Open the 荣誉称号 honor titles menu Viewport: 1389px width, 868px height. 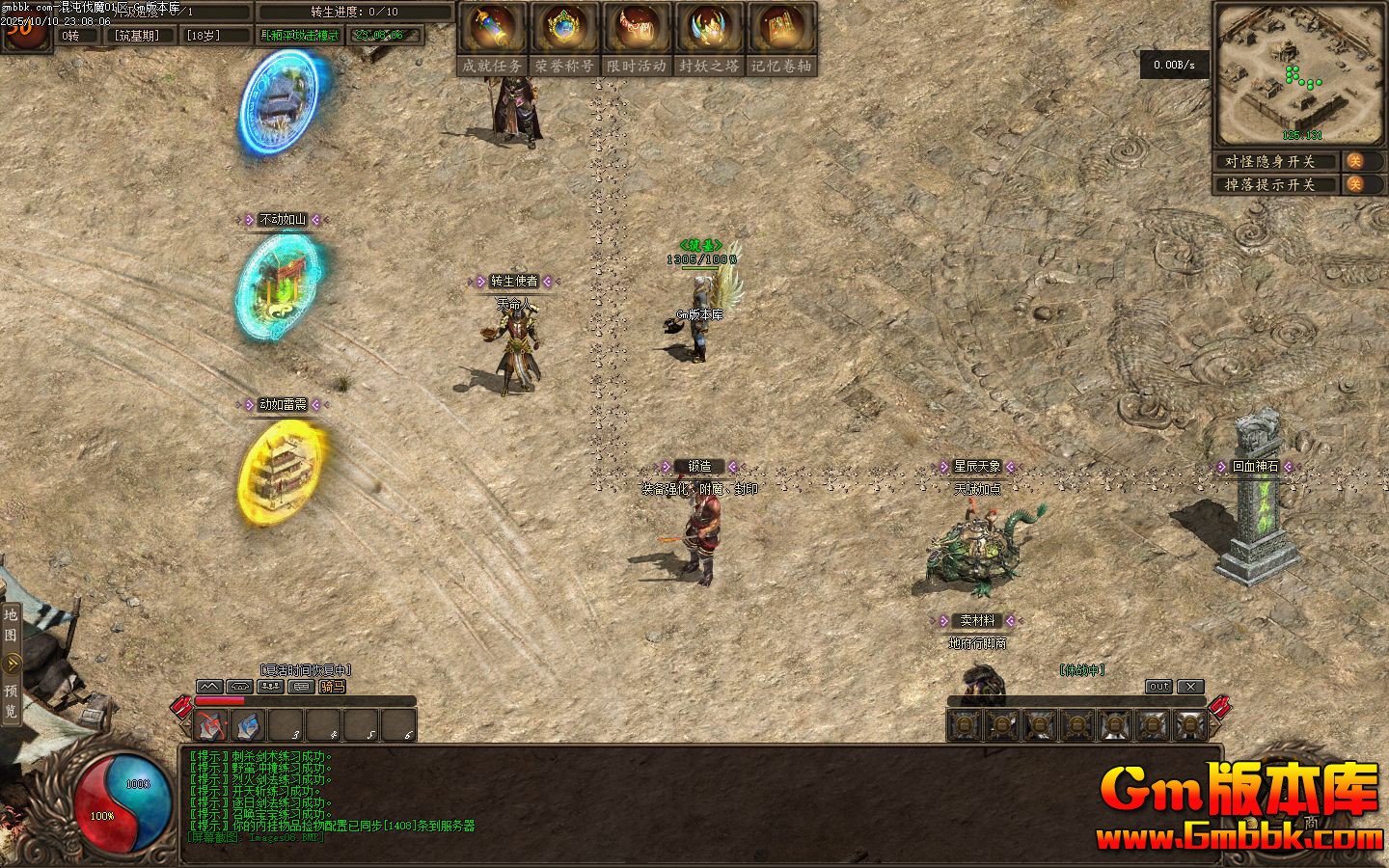[x=564, y=40]
